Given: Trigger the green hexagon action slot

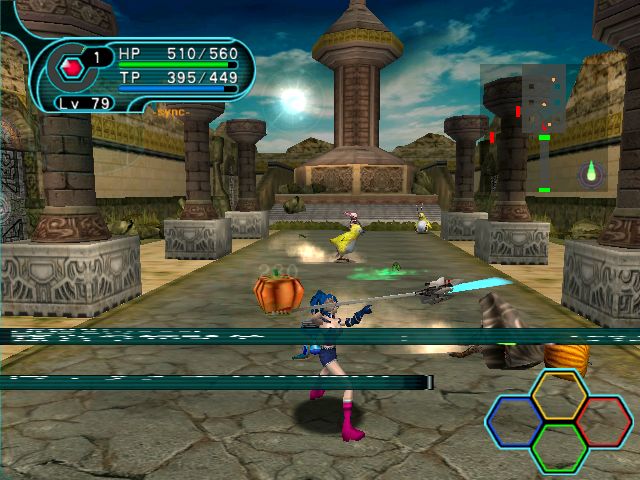Looking at the screenshot, I should (x=559, y=447).
